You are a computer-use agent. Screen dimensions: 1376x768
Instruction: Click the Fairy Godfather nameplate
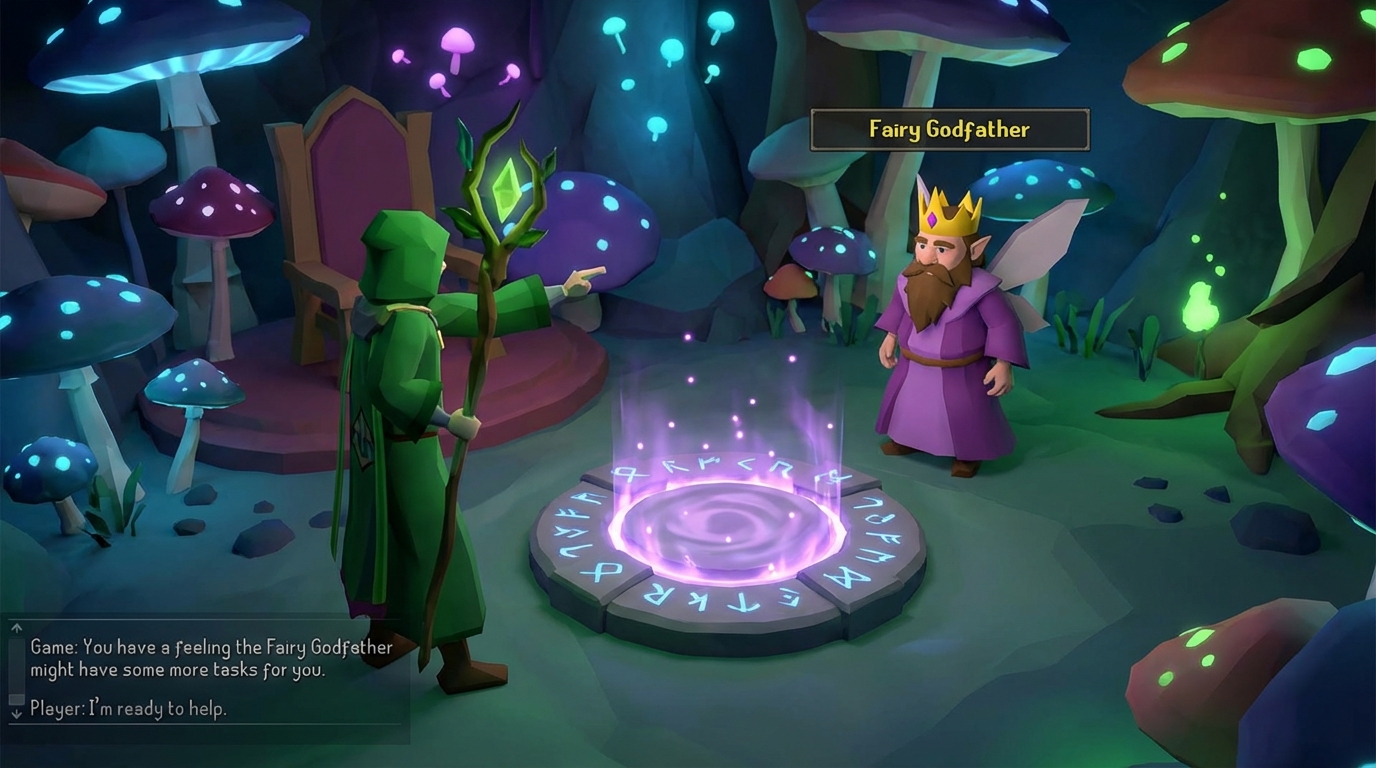tap(947, 129)
